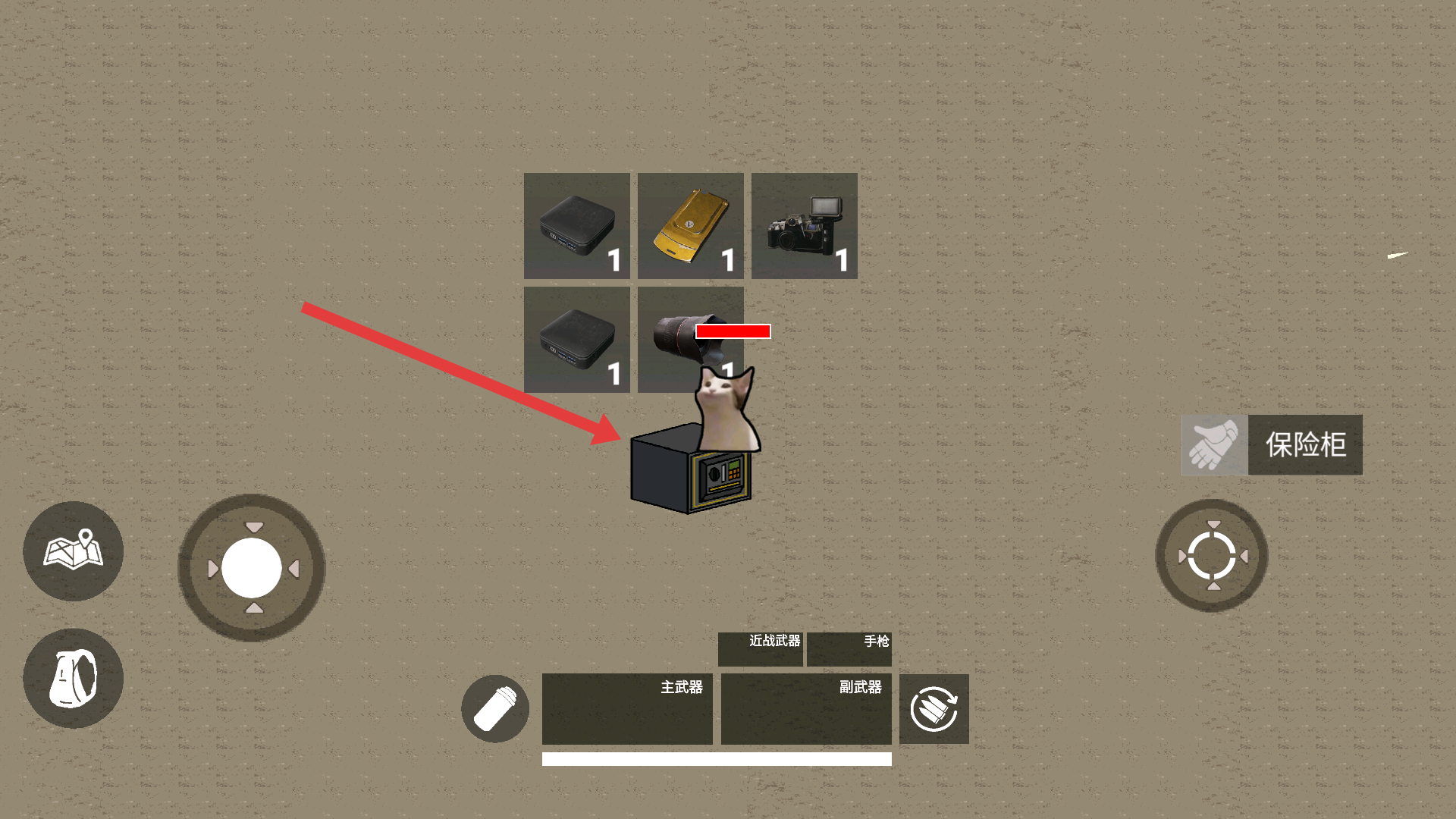Open the backpack inventory
The height and width of the screenshot is (819, 1456).
click(73, 678)
